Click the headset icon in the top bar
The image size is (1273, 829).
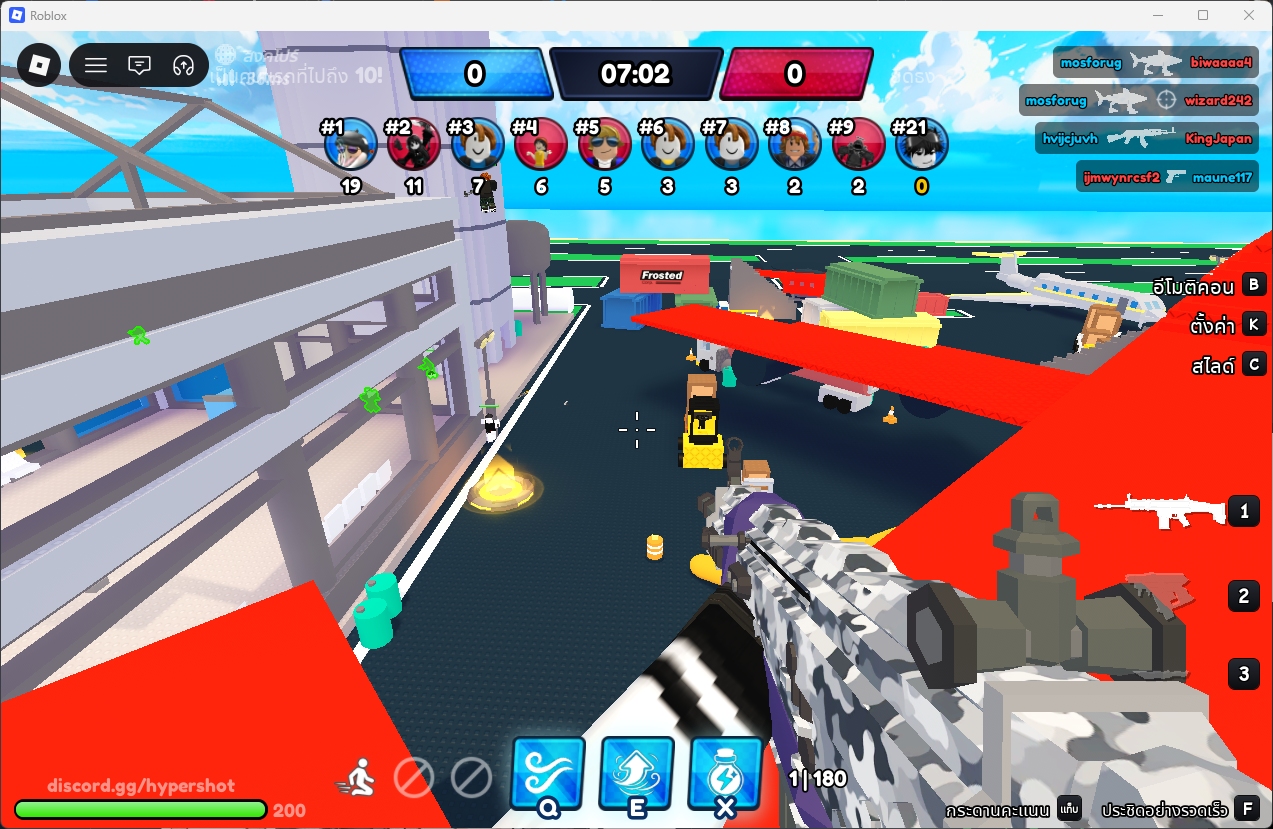click(x=183, y=66)
